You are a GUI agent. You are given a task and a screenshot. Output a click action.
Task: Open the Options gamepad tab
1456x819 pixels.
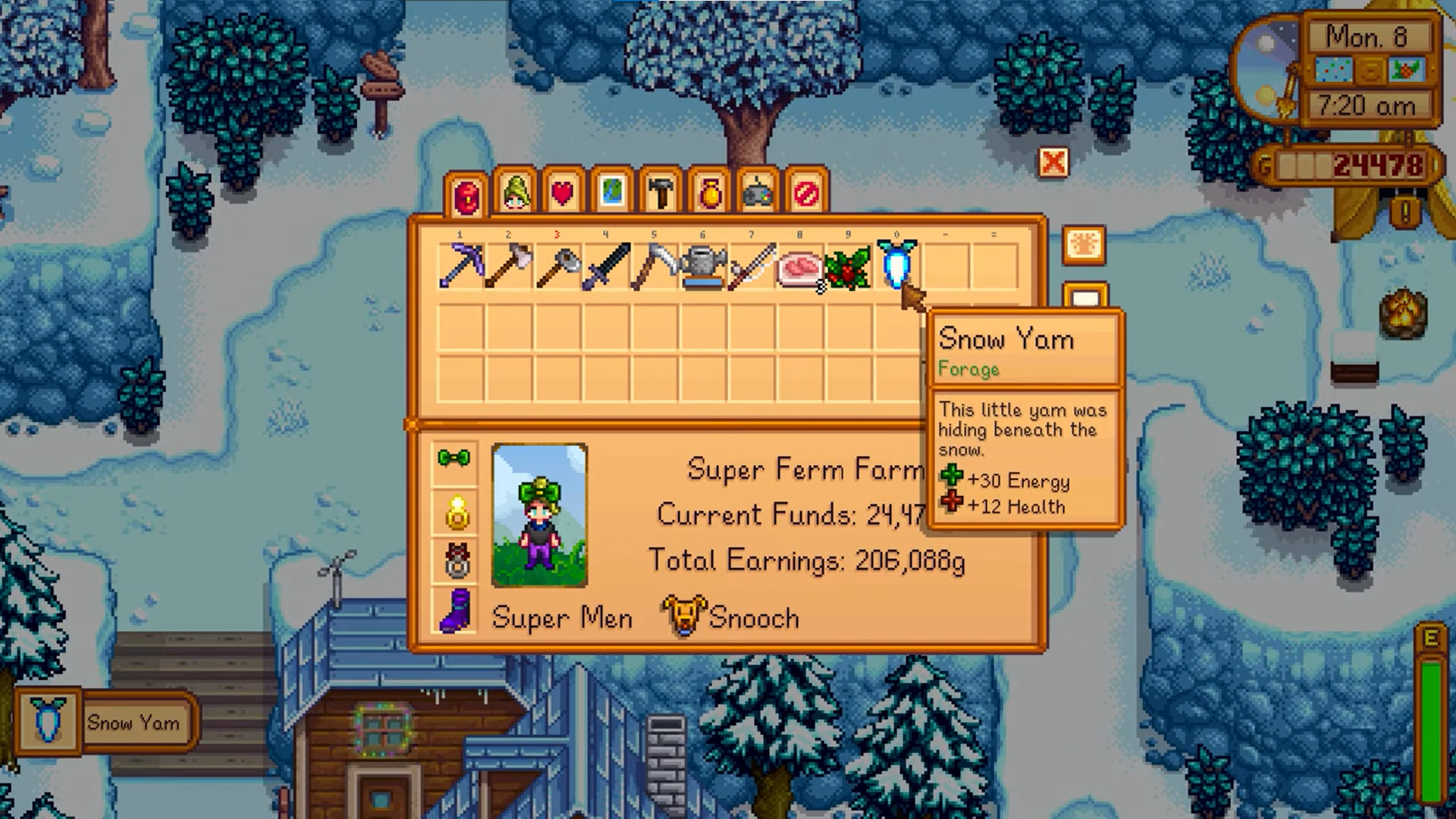tap(758, 193)
